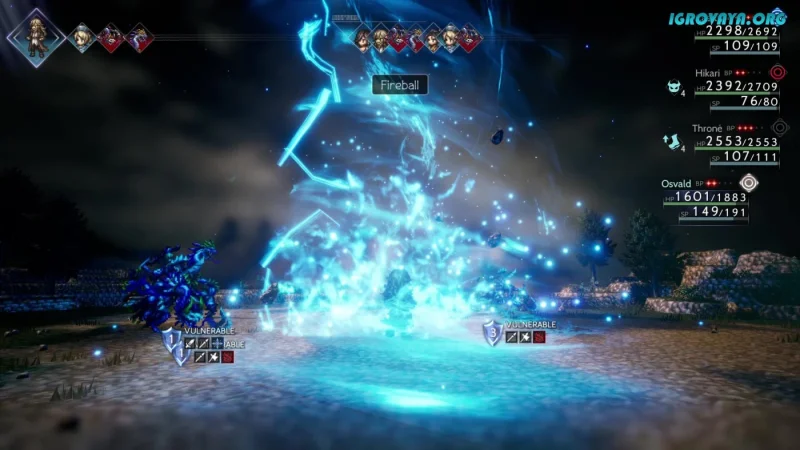Click the Fireball skill name banner

coord(400,85)
